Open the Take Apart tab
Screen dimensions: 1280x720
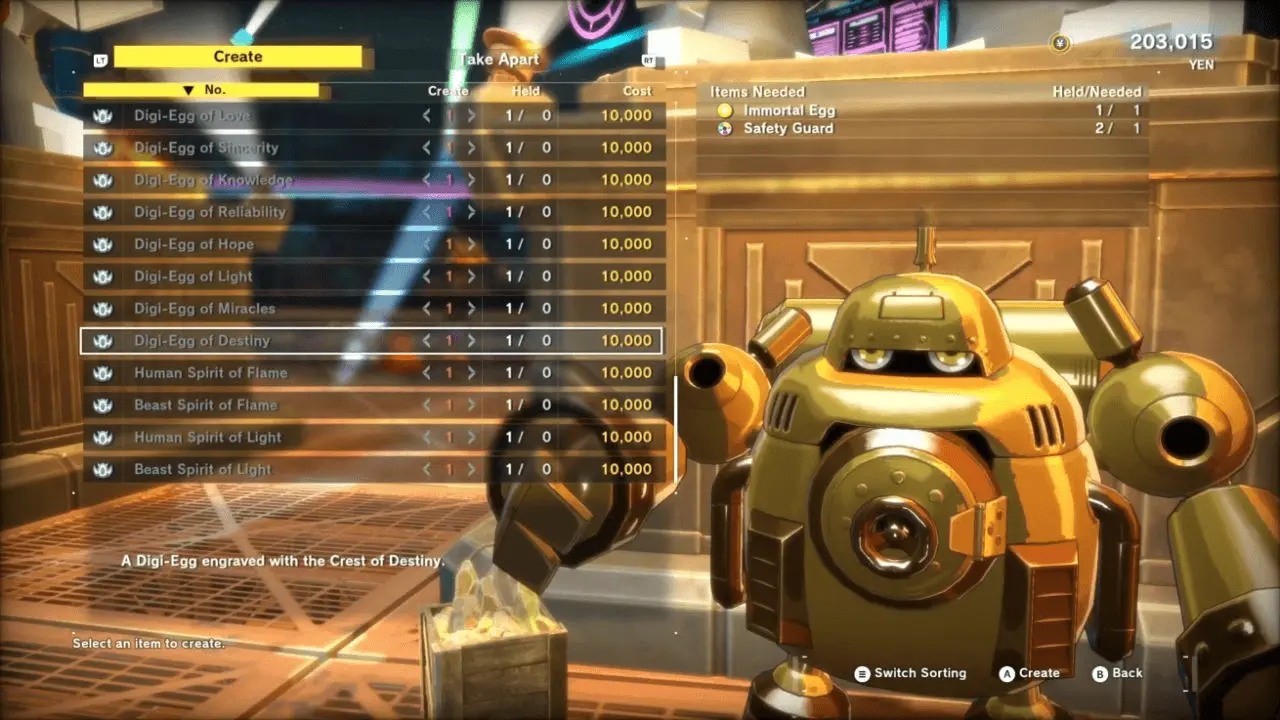click(x=498, y=59)
